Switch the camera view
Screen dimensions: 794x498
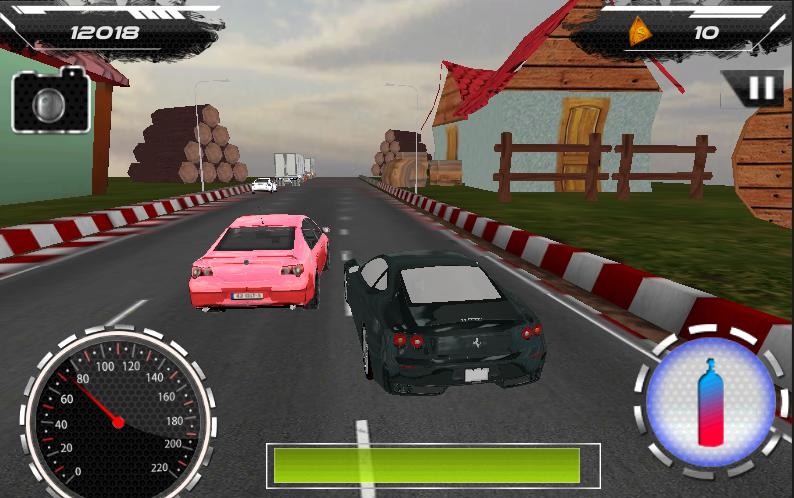[50, 101]
